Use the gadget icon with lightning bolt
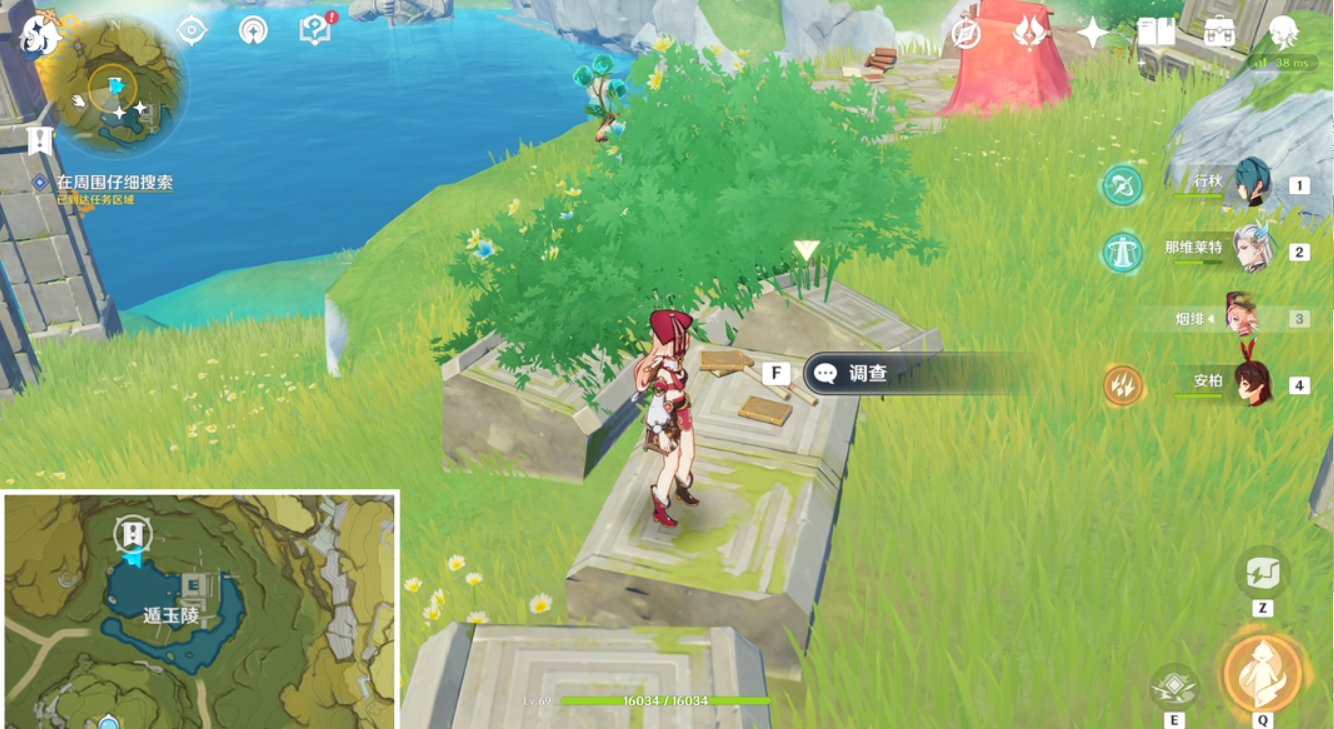Viewport: 1334px width, 729px height. [x=1262, y=575]
